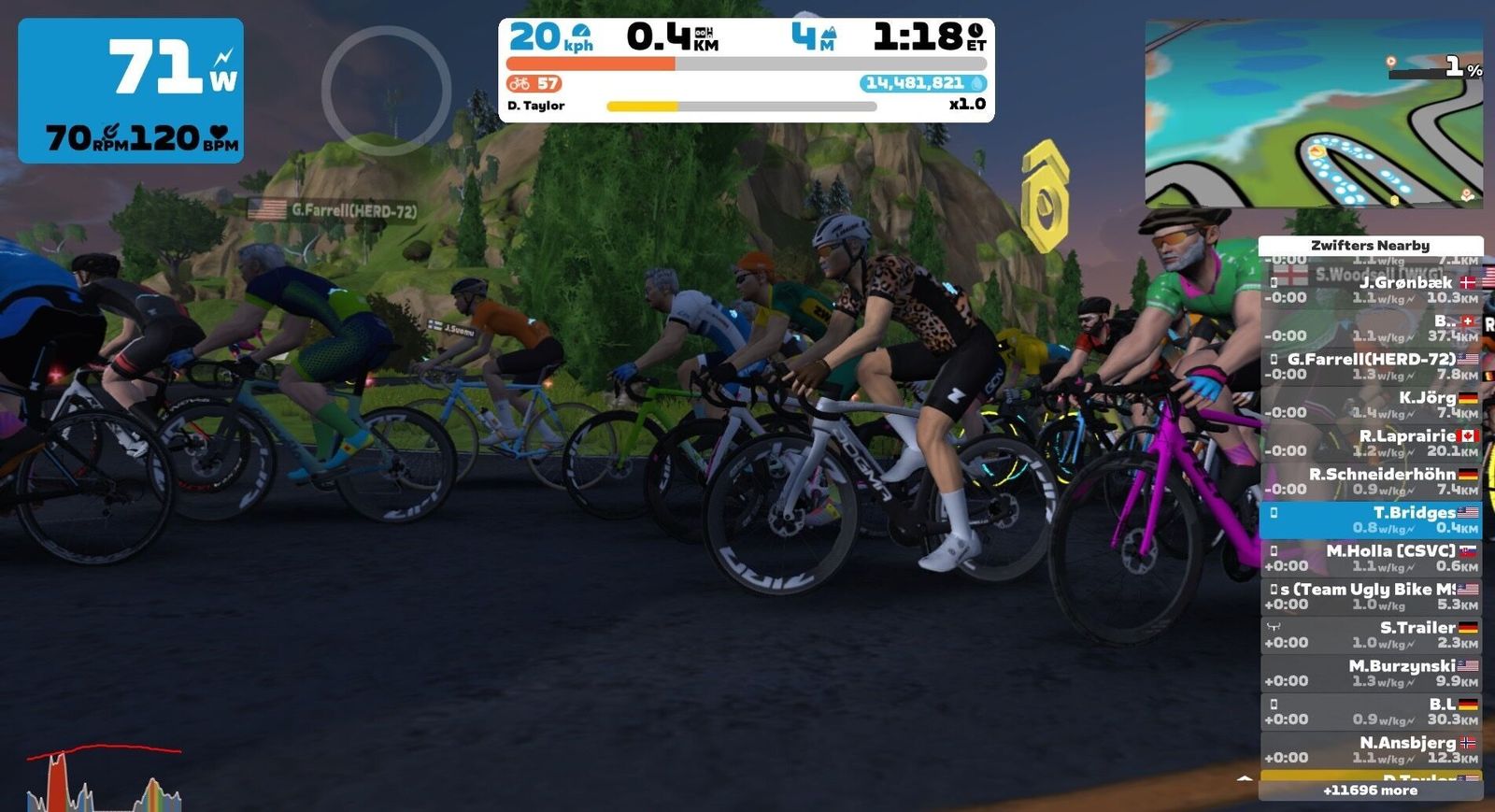Activate the empty power-up ring

(x=387, y=91)
